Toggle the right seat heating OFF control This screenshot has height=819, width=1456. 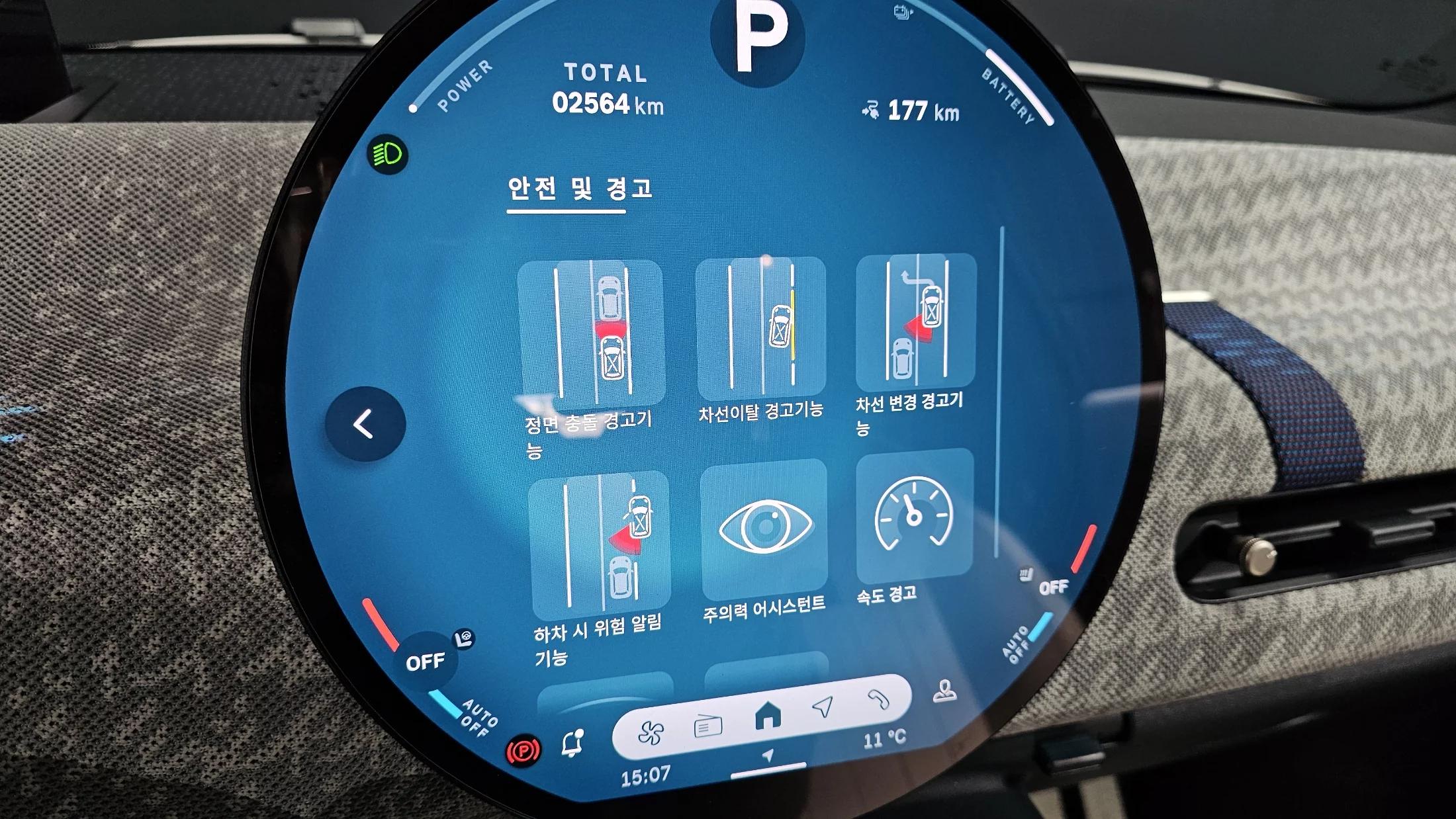coord(1052,587)
